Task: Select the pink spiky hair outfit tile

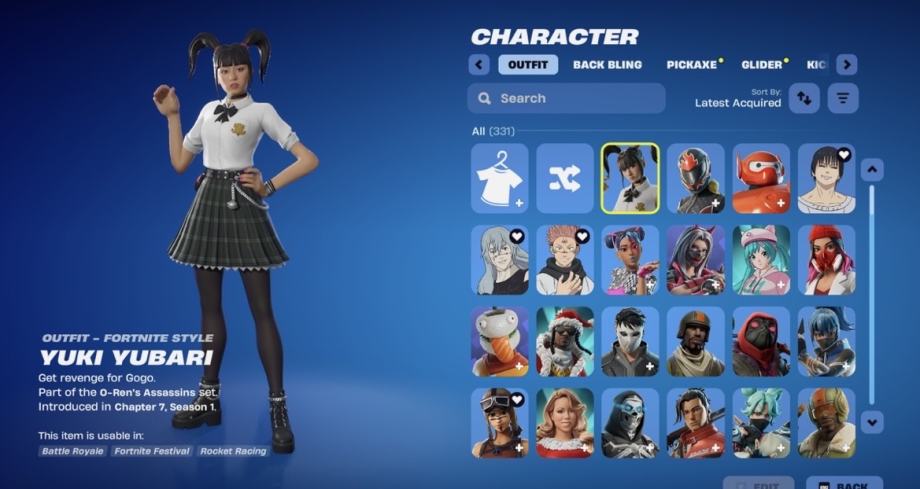Action: (x=565, y=260)
